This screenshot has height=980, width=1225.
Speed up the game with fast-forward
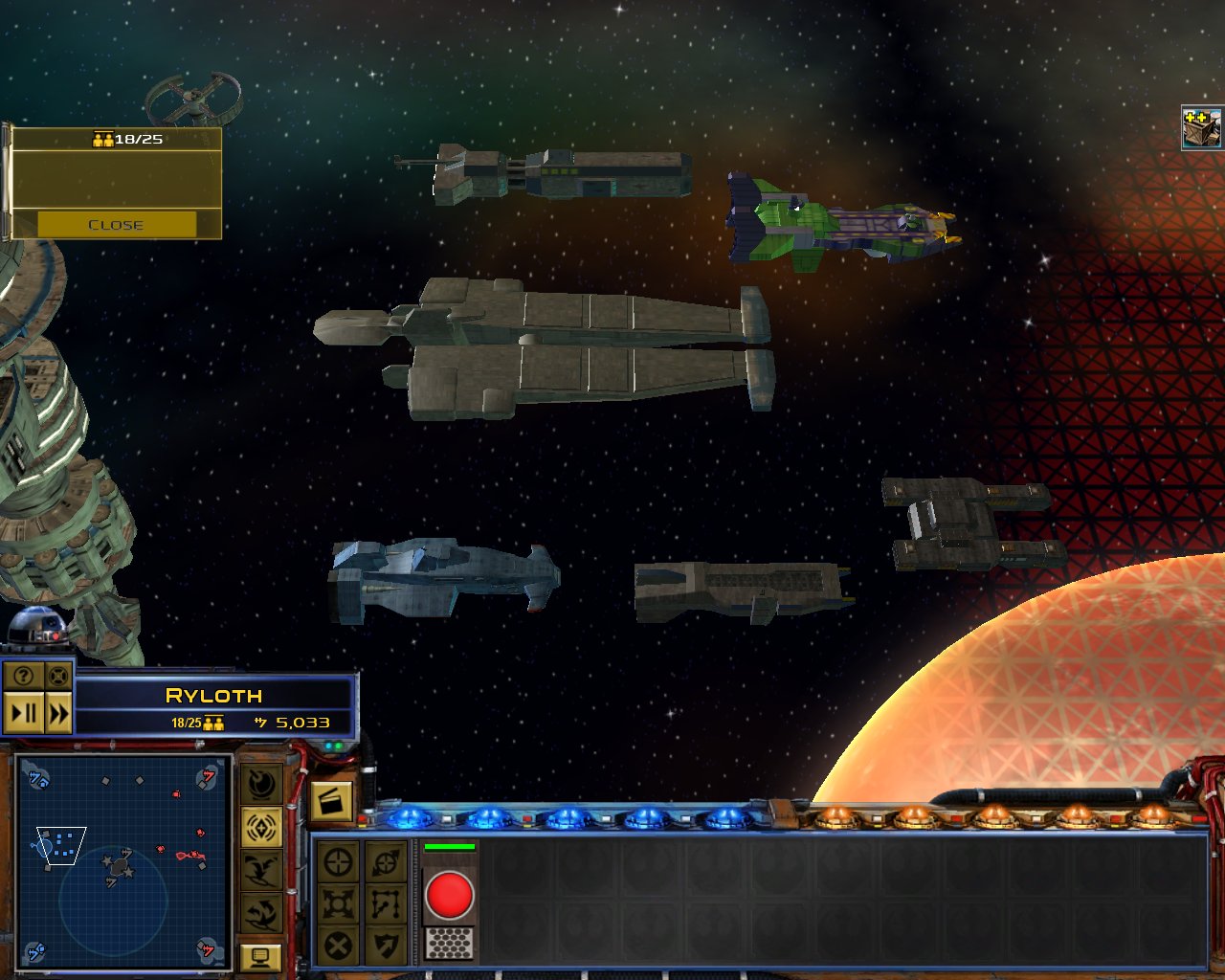[58, 714]
